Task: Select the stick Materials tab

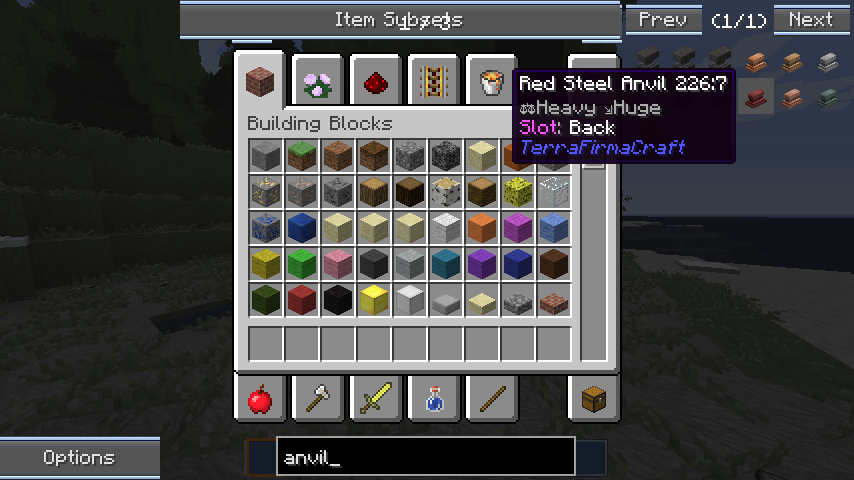Action: pyautogui.click(x=490, y=401)
